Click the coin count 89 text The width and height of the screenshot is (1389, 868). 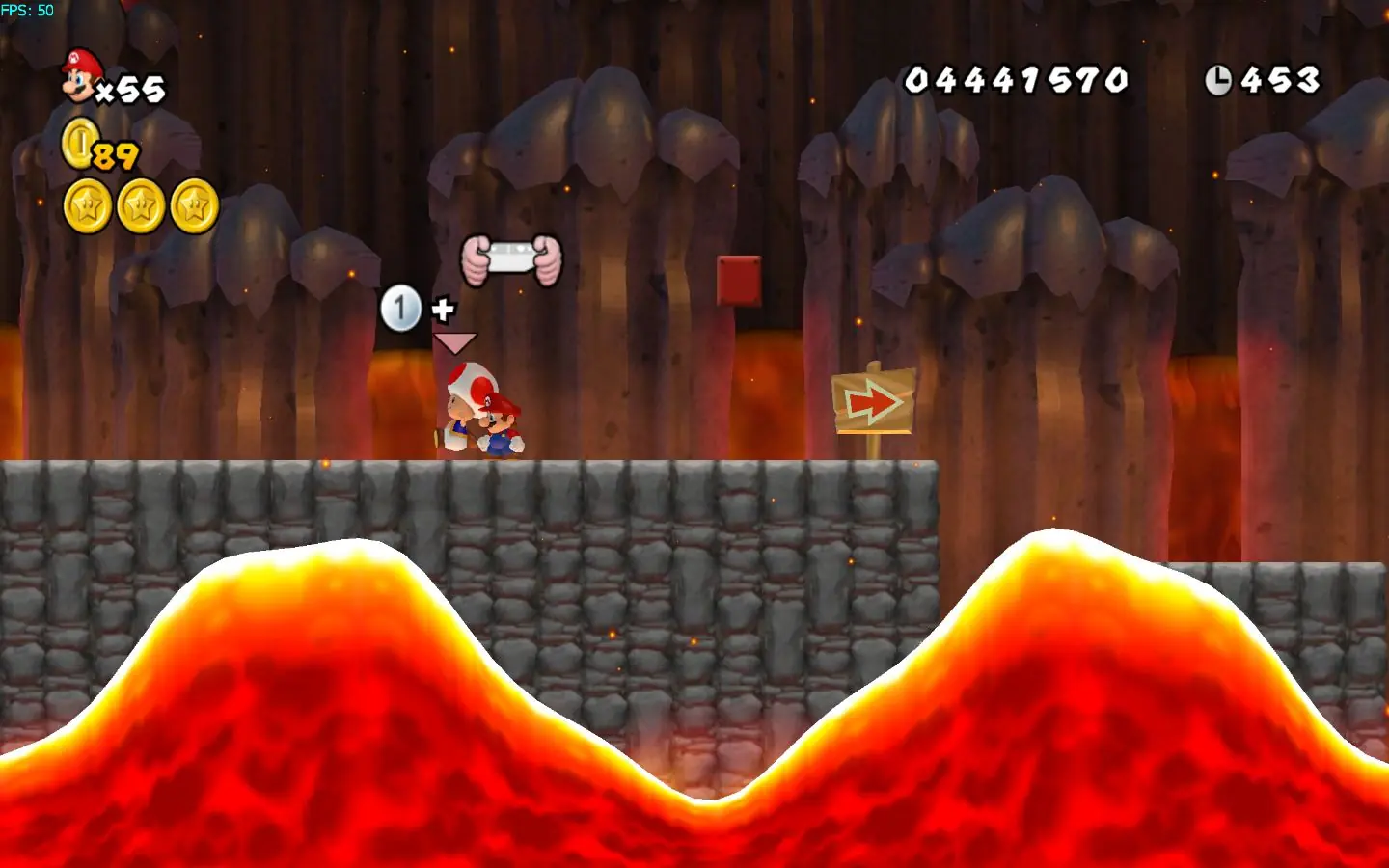click(115, 156)
